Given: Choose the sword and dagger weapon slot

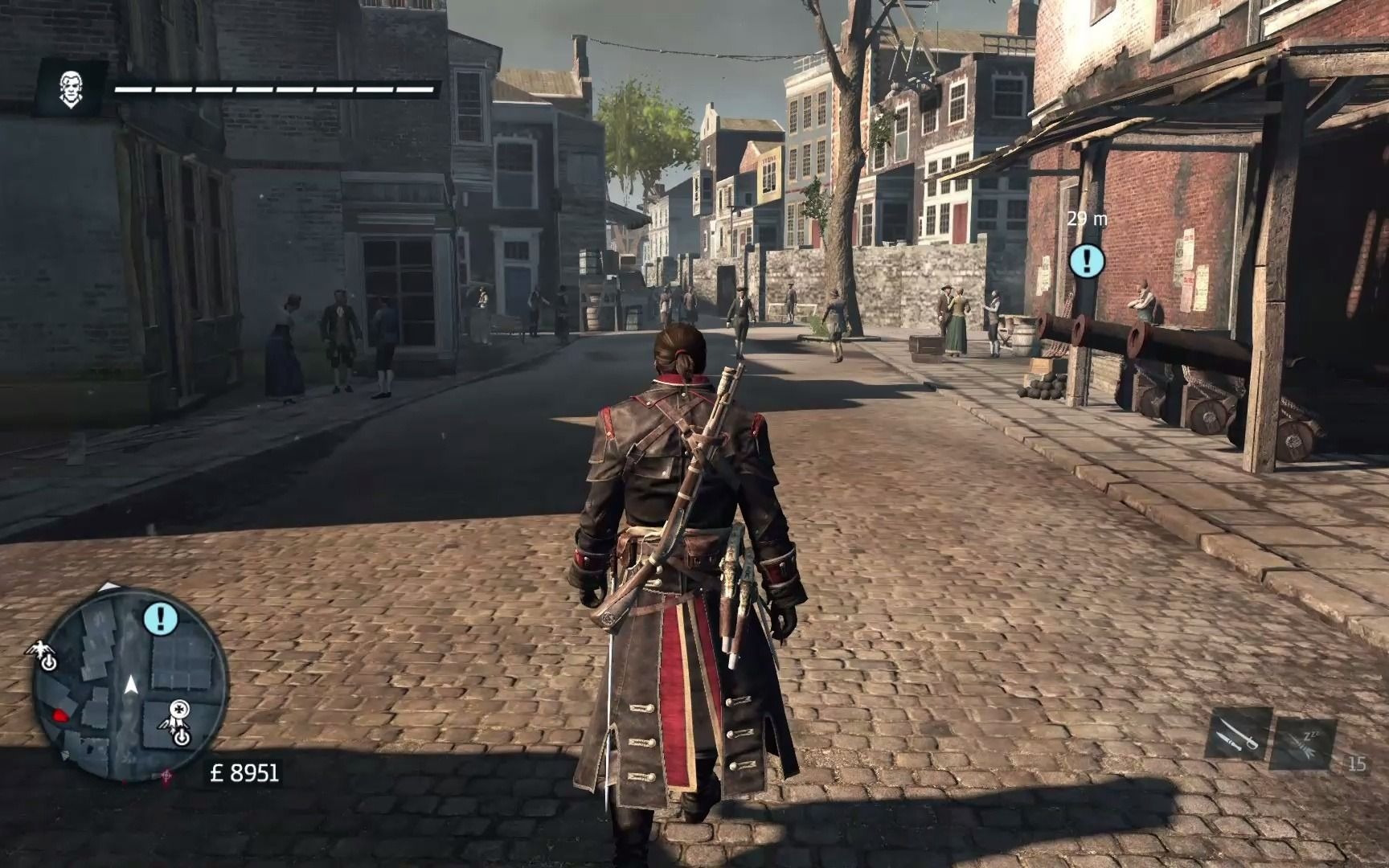Looking at the screenshot, I should (x=1237, y=734).
